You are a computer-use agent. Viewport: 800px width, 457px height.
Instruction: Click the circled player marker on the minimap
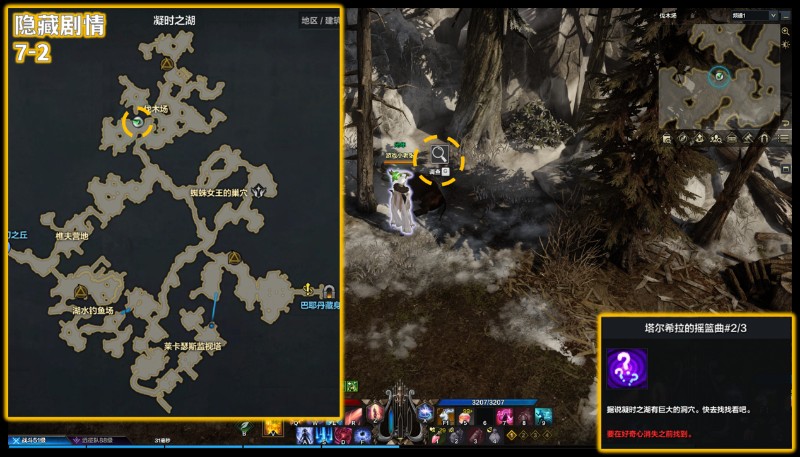point(719,75)
